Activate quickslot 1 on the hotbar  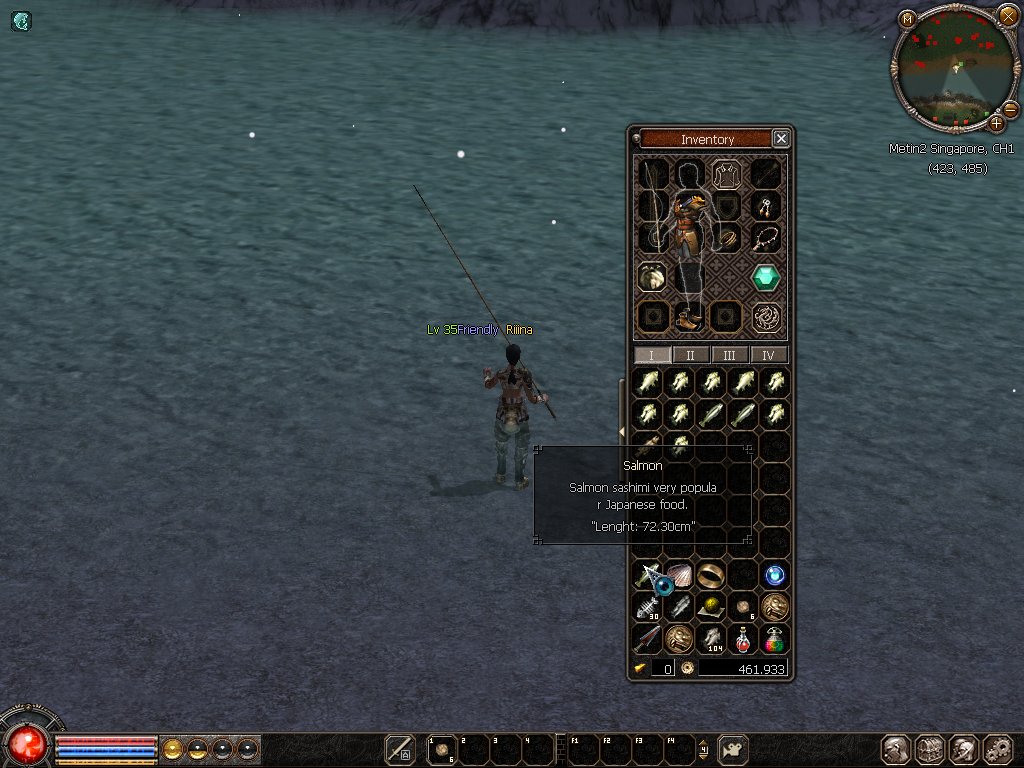point(440,748)
